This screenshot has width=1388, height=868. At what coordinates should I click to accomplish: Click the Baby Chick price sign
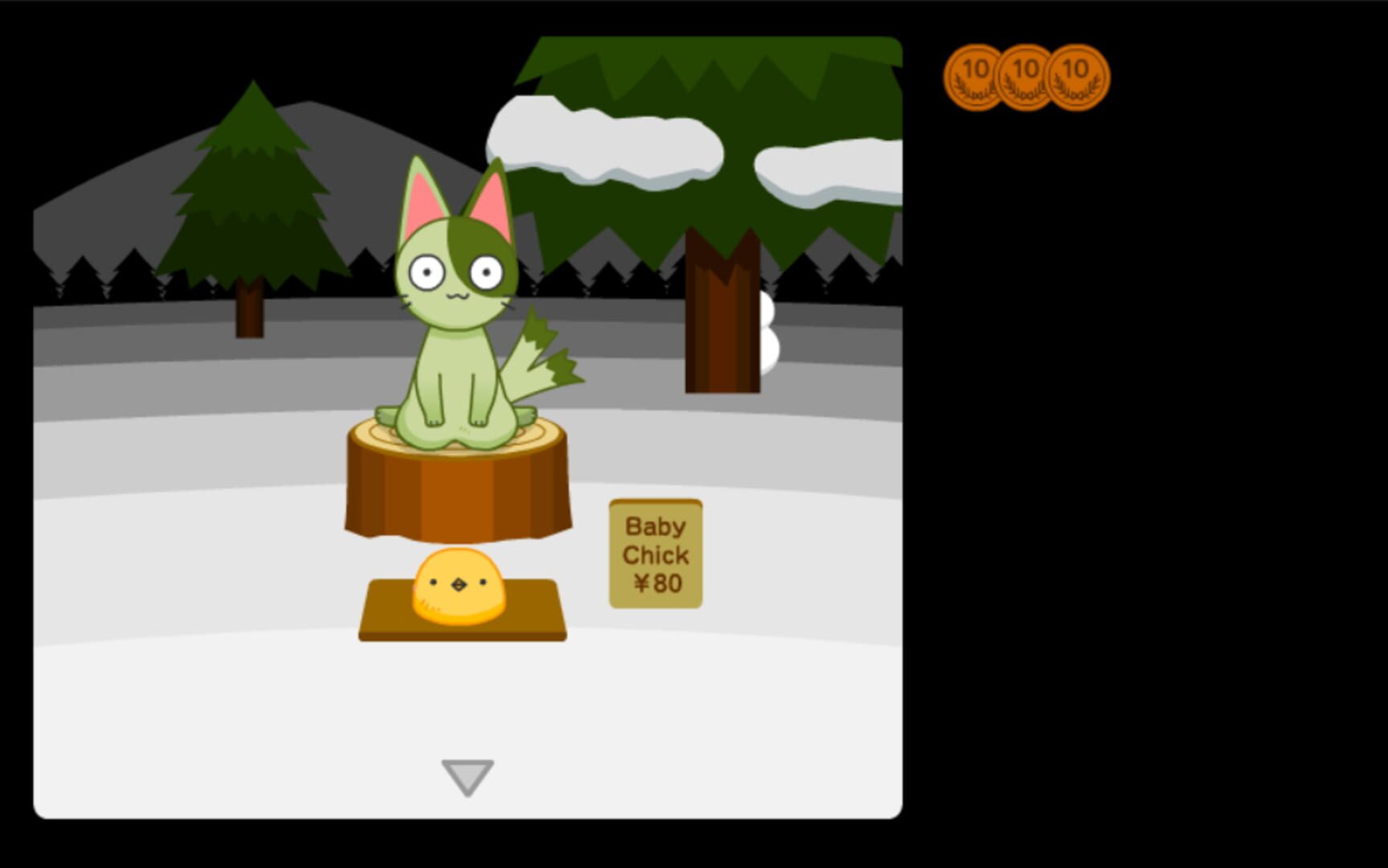pyautogui.click(x=657, y=556)
